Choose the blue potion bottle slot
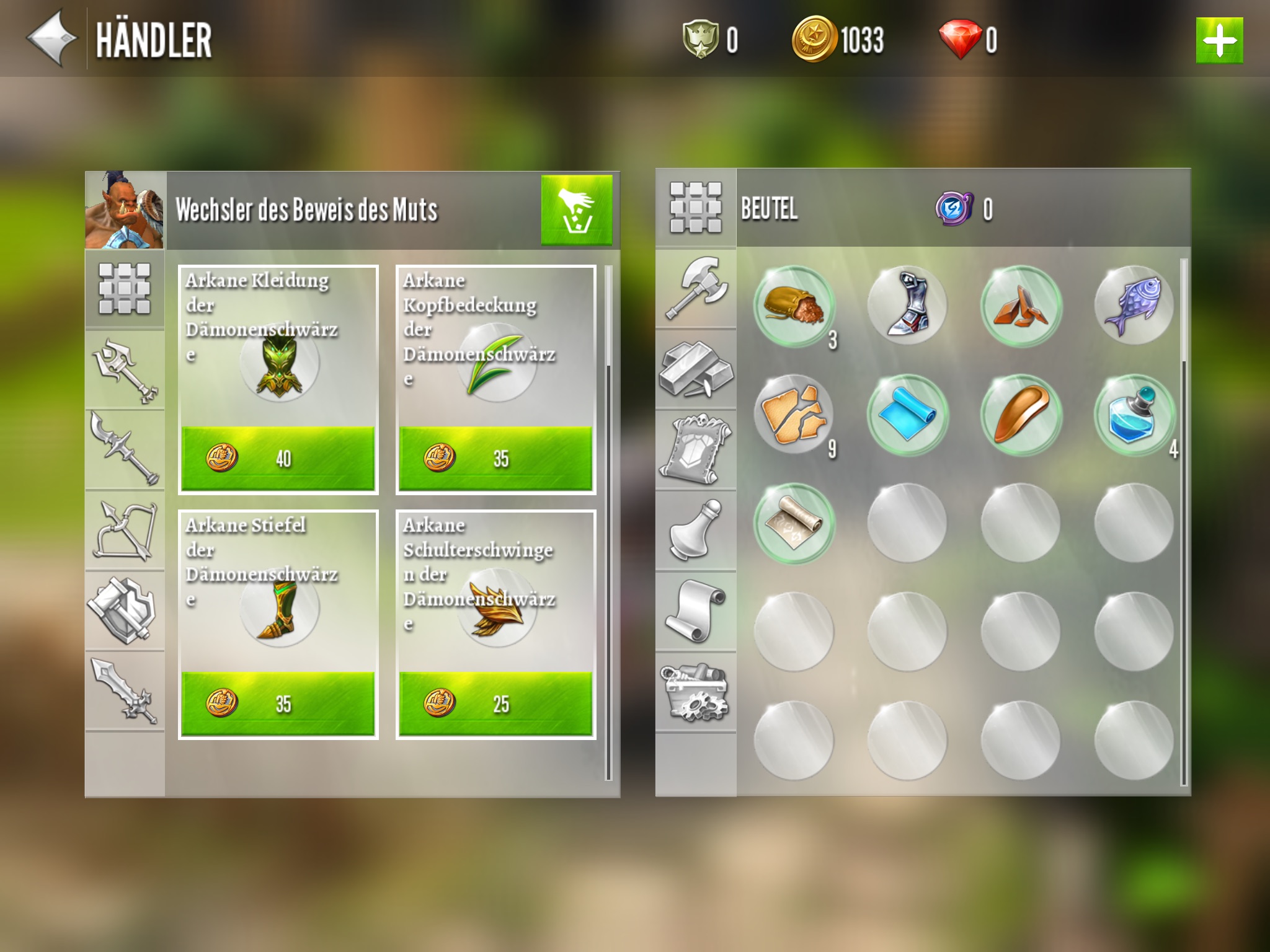Viewport: 1270px width, 952px height. [1134, 415]
